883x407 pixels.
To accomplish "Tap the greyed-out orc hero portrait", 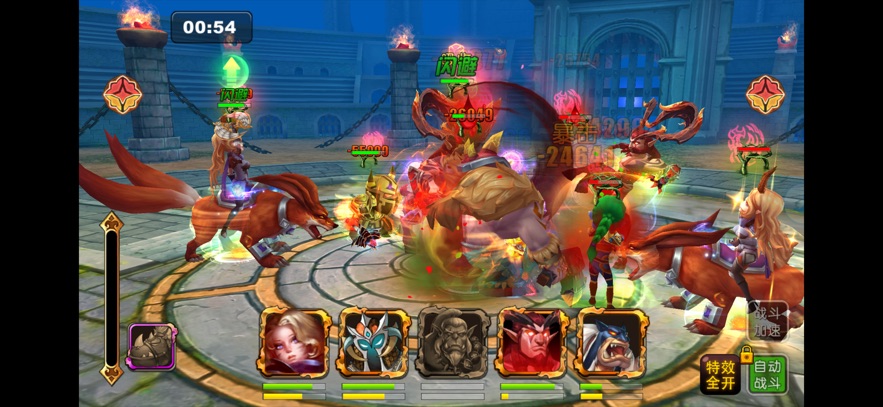I will pos(453,343).
